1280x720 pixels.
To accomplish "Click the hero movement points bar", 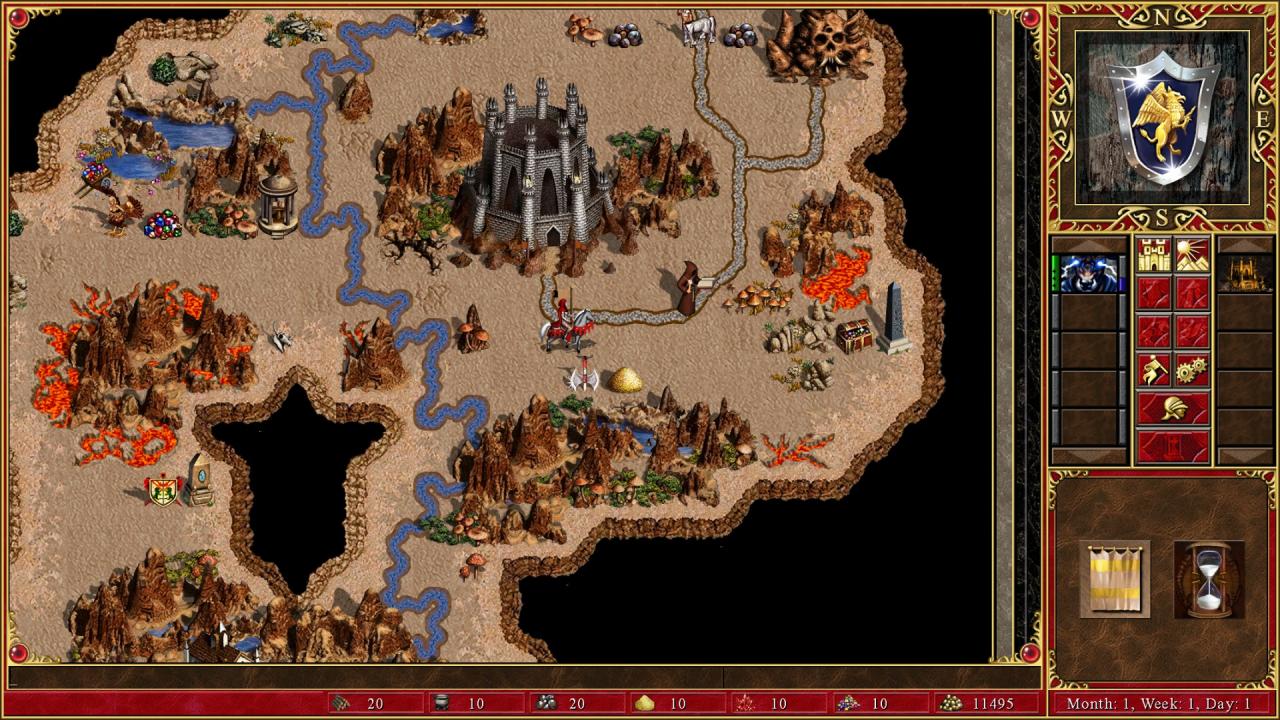I will pos(1055,275).
